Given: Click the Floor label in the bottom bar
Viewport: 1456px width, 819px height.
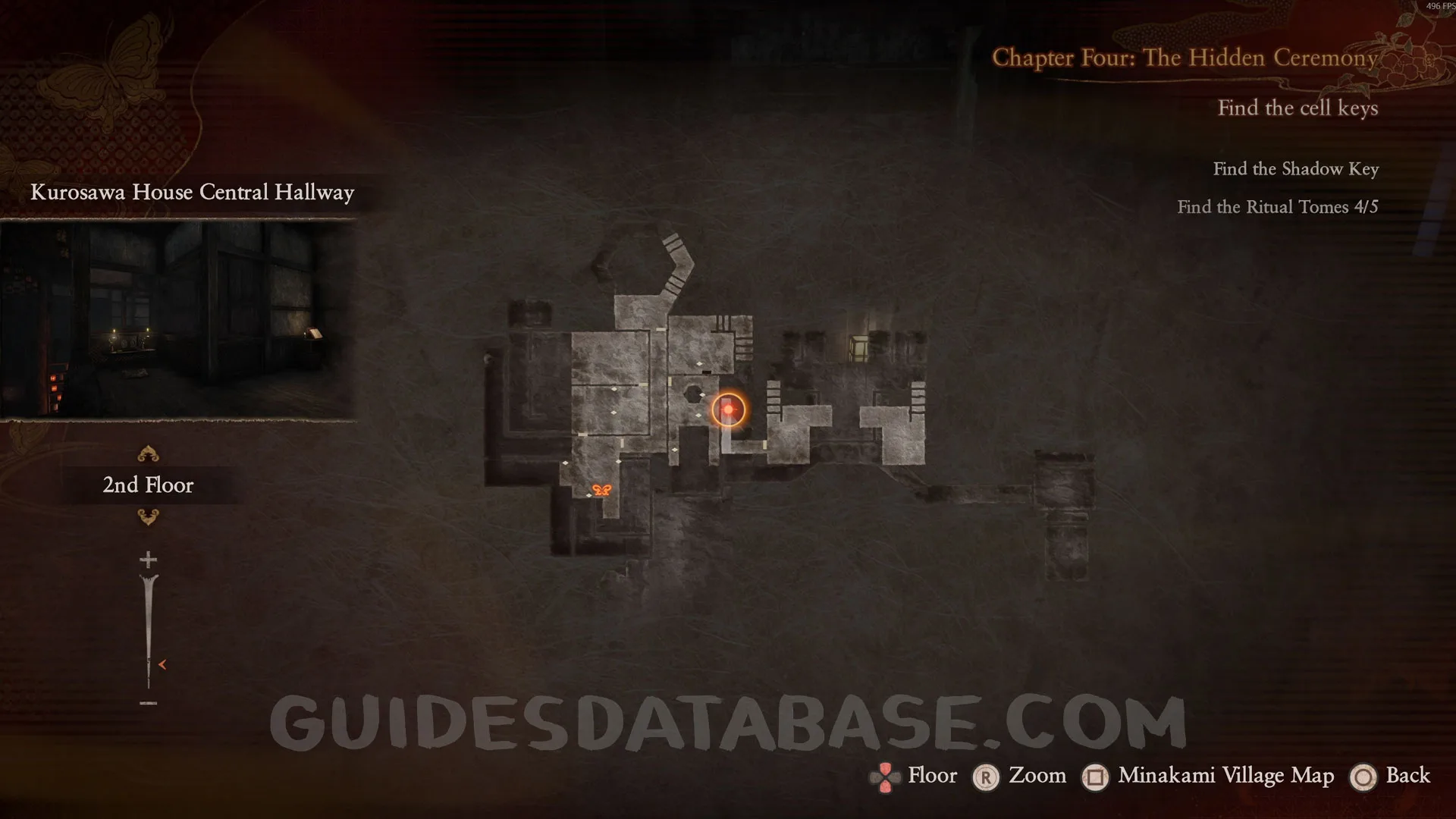Looking at the screenshot, I should (x=932, y=775).
